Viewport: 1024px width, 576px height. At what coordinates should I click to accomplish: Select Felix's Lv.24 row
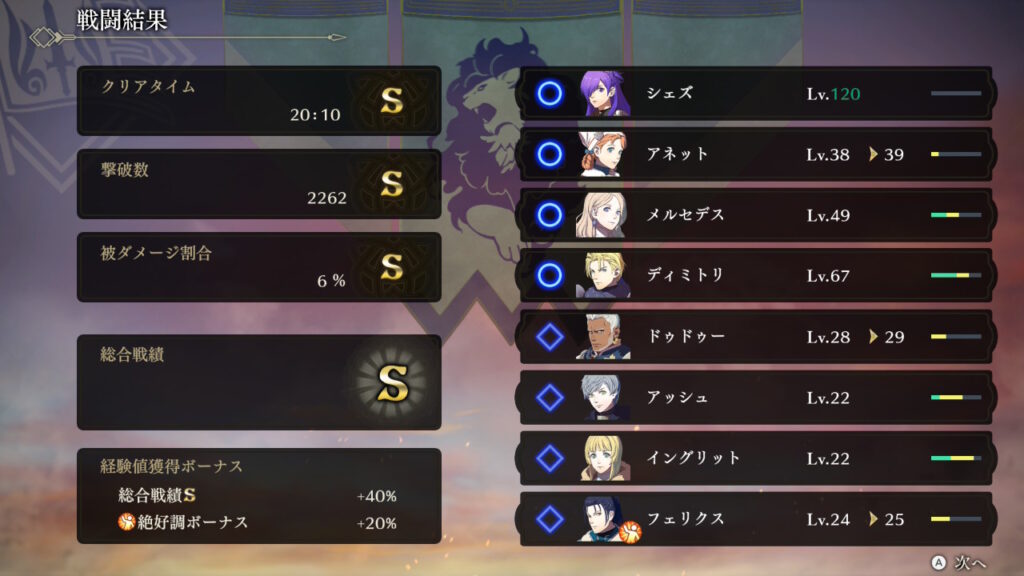755,519
